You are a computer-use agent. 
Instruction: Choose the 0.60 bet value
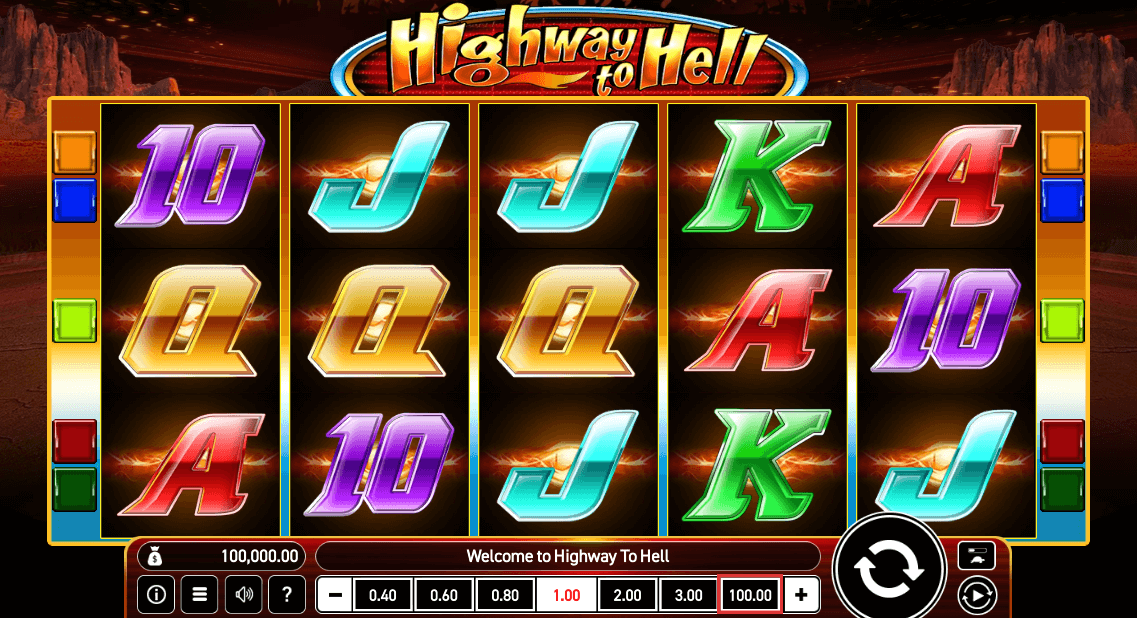pyautogui.click(x=444, y=595)
